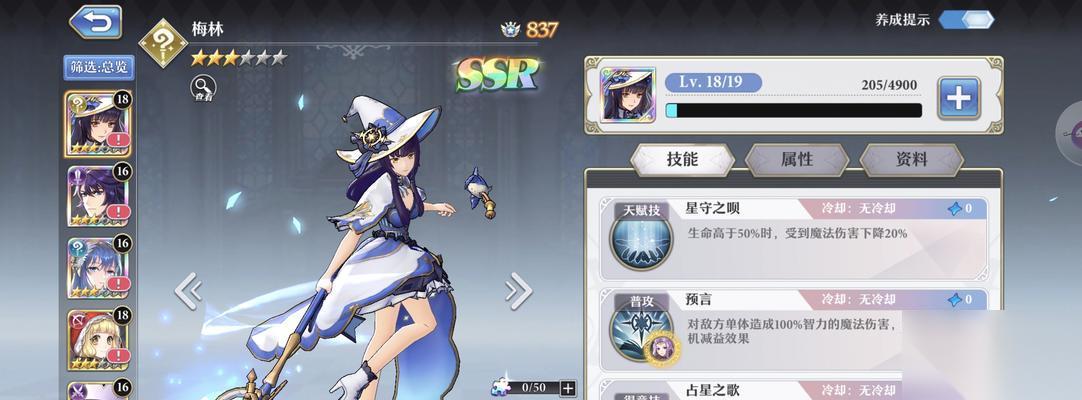Click the magnifying glass view icon

(x=203, y=88)
